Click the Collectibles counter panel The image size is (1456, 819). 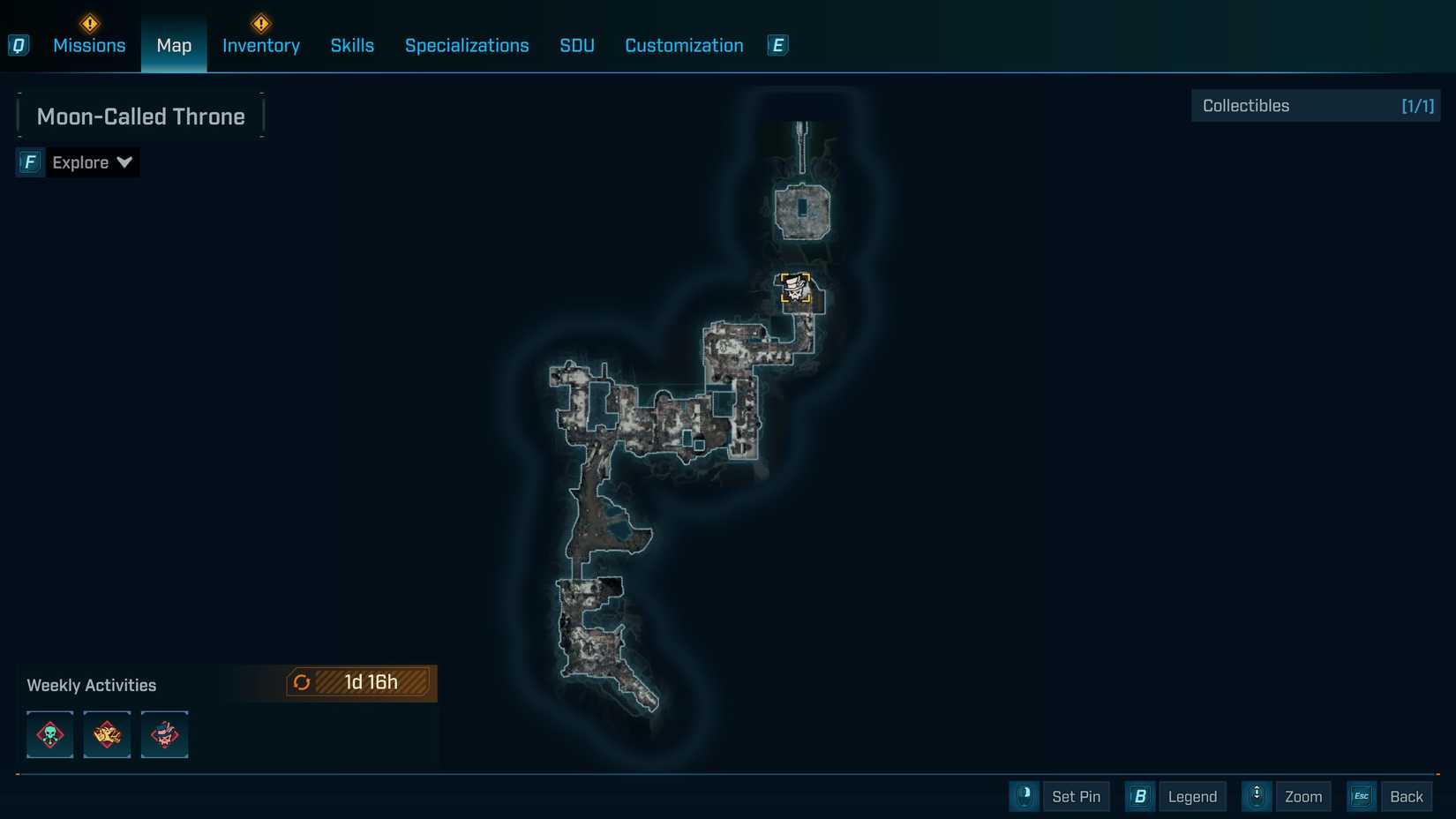(x=1315, y=105)
